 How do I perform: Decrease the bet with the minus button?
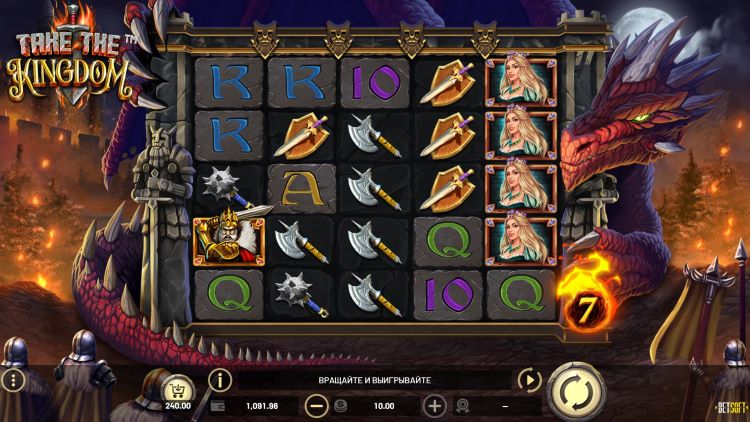tap(316, 406)
